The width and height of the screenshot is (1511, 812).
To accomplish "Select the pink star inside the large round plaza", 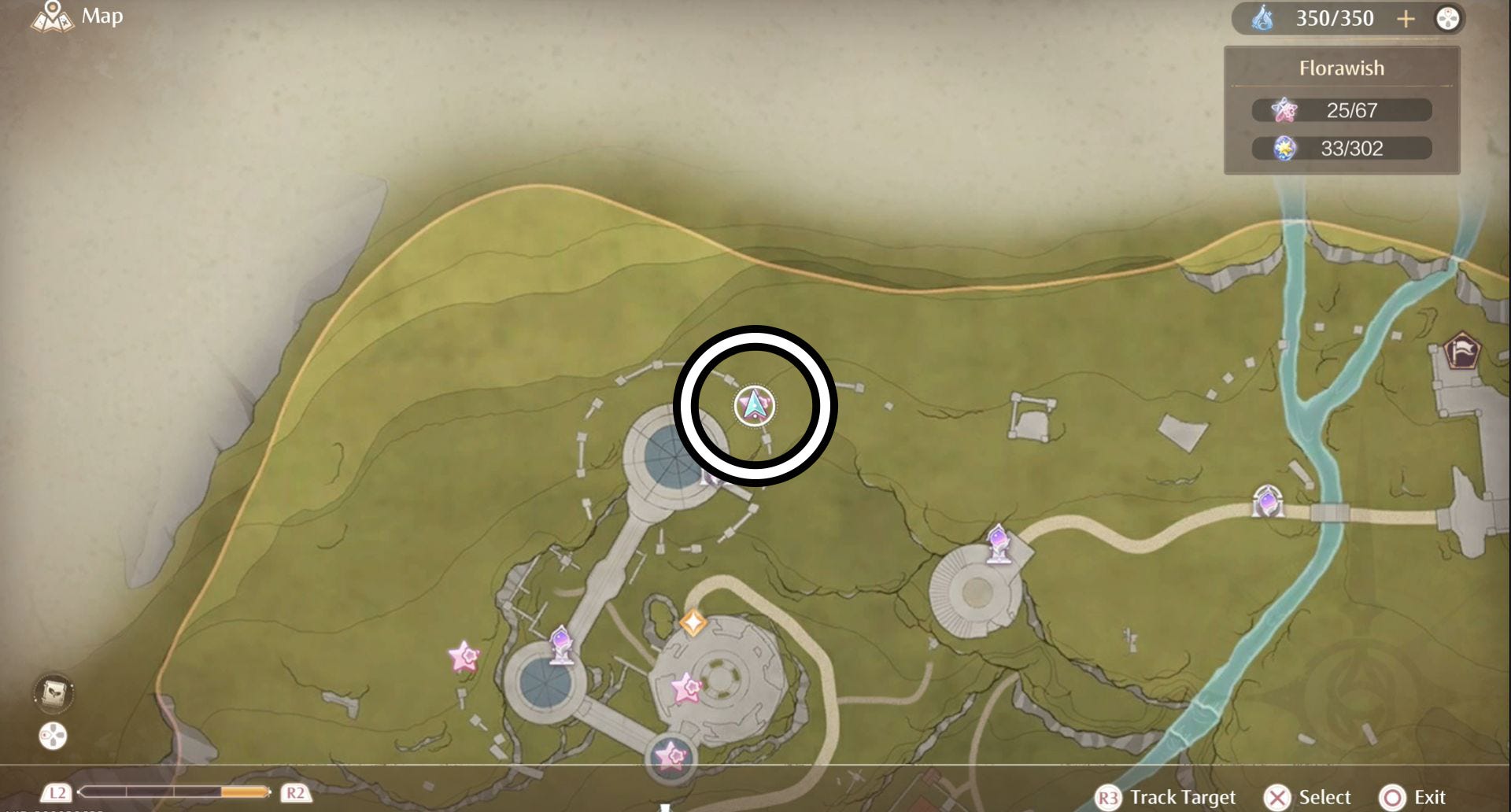I will tap(686, 688).
